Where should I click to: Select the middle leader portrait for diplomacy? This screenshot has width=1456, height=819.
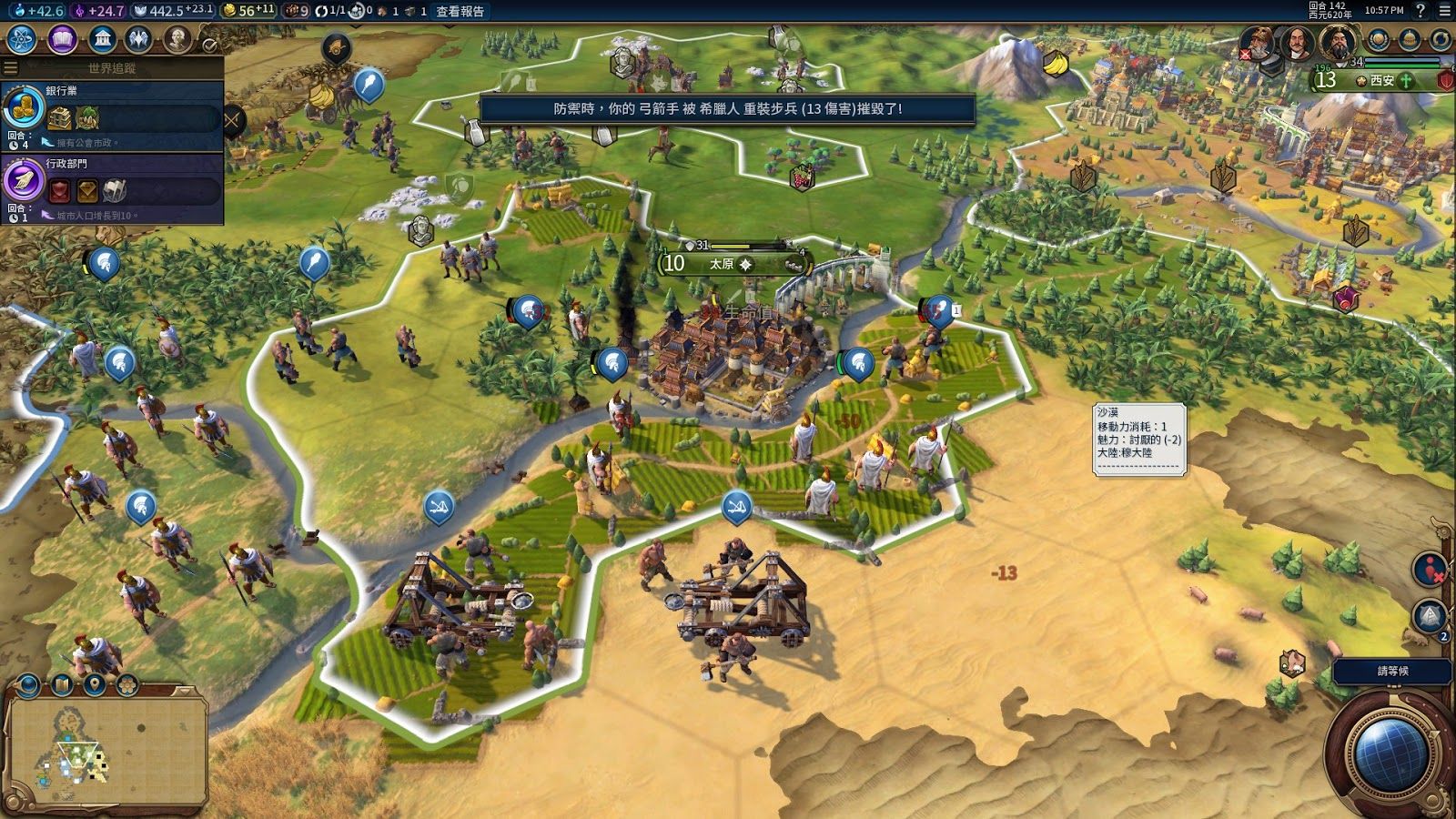(x=1298, y=43)
